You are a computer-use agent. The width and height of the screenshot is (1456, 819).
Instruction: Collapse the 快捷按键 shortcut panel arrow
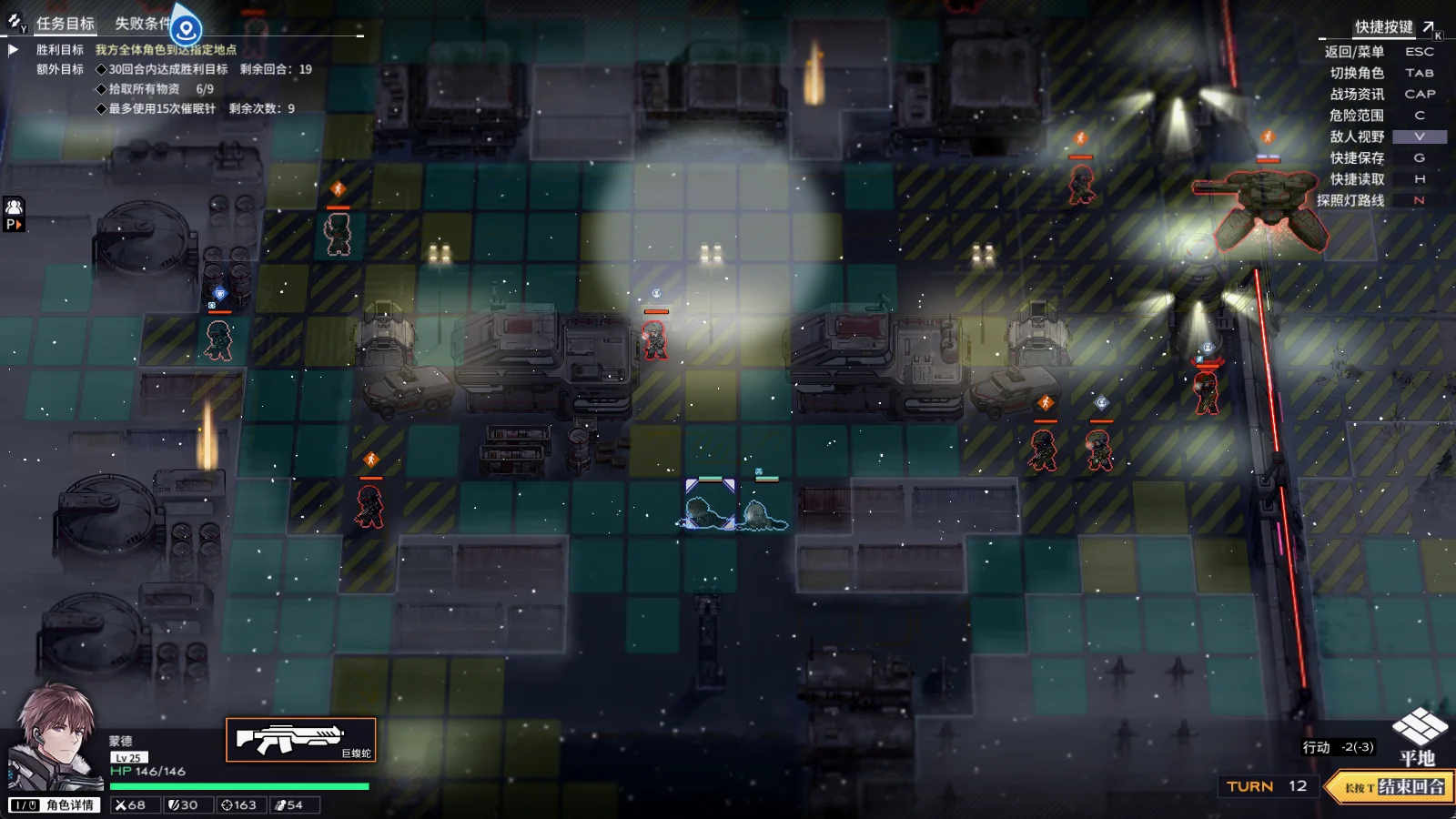click(x=1429, y=27)
